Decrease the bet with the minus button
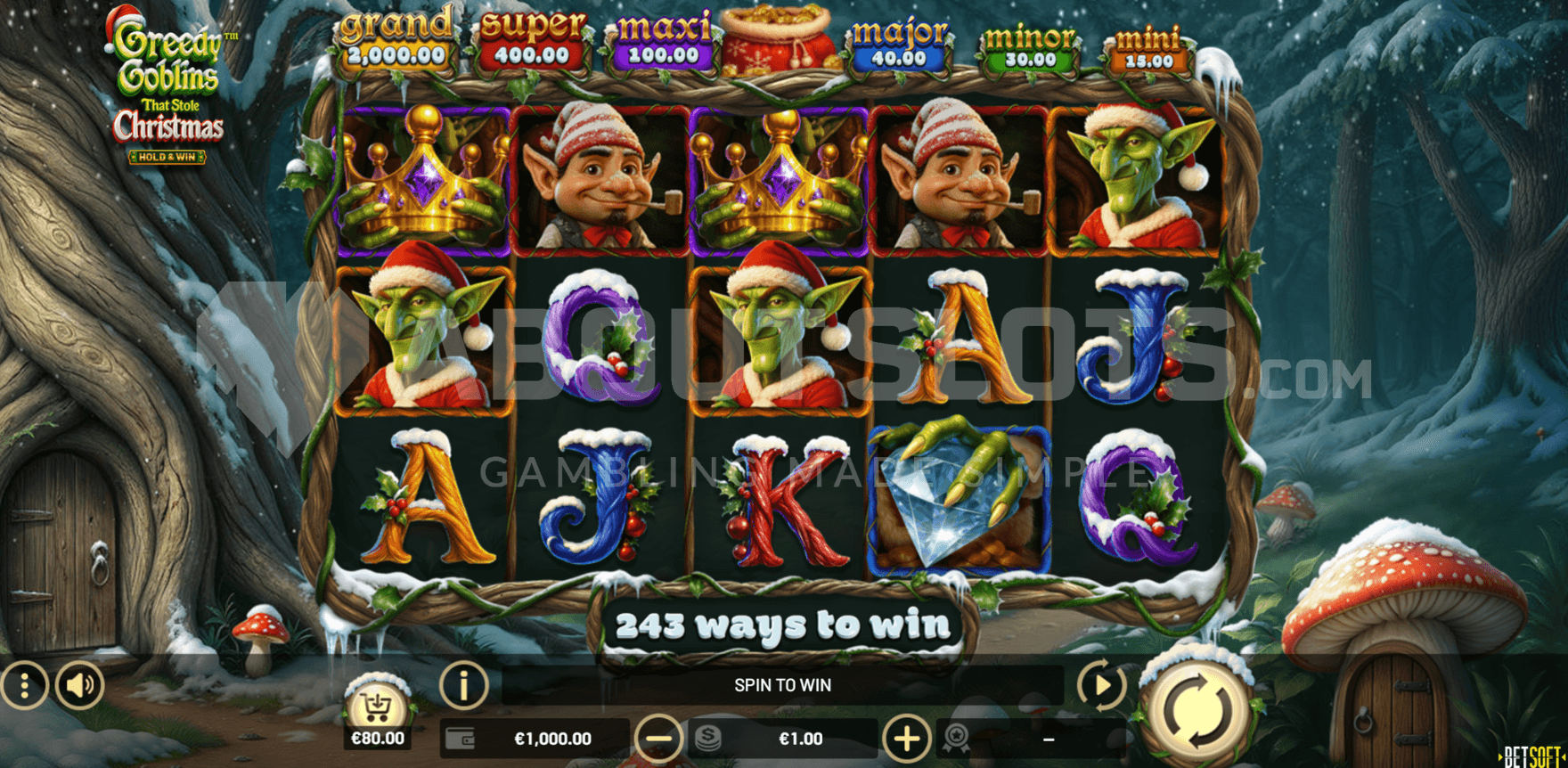The width and height of the screenshot is (1568, 768). [x=658, y=739]
